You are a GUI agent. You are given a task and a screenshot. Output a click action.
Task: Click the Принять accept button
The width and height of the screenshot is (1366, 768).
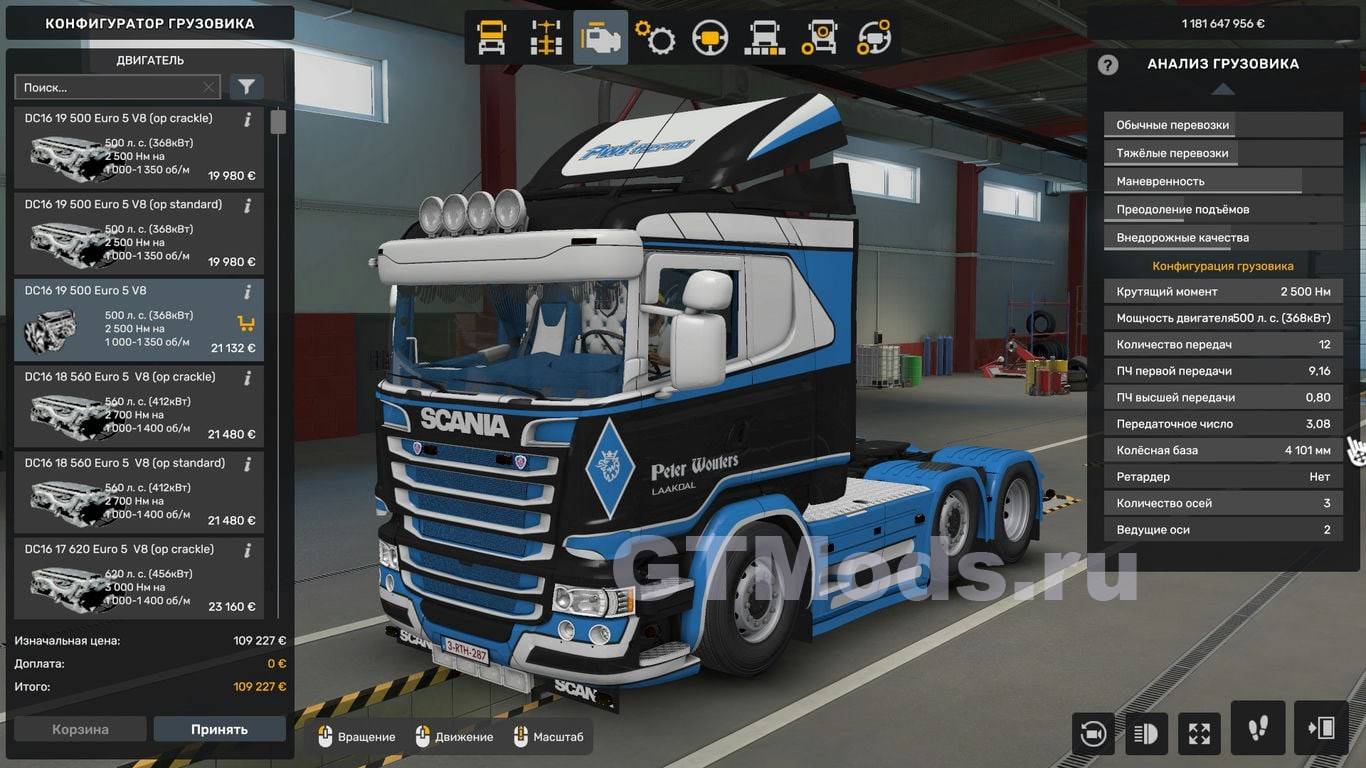click(219, 729)
